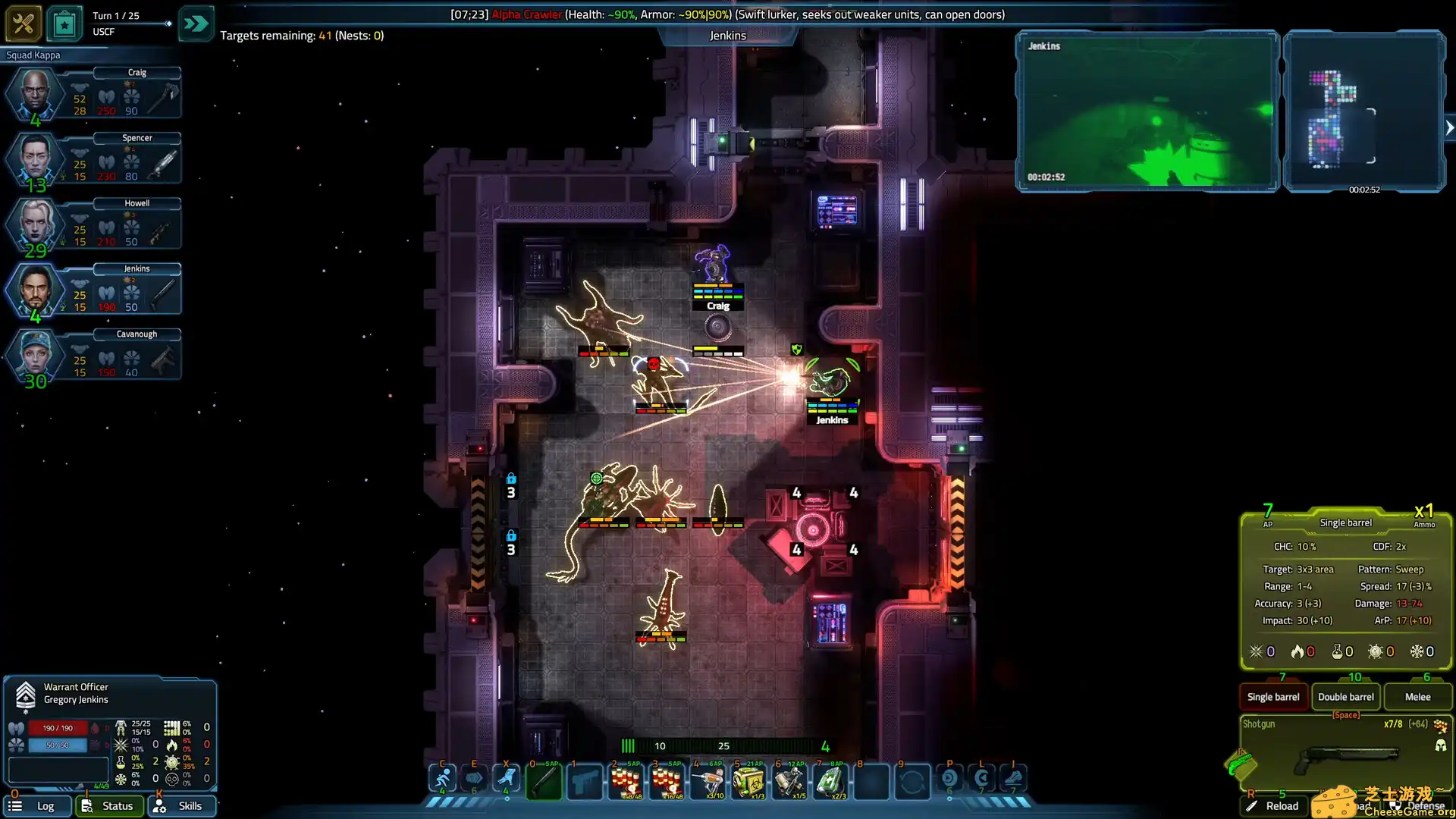Reload the shotgun
The height and width of the screenshot is (819, 1456).
(x=1274, y=806)
